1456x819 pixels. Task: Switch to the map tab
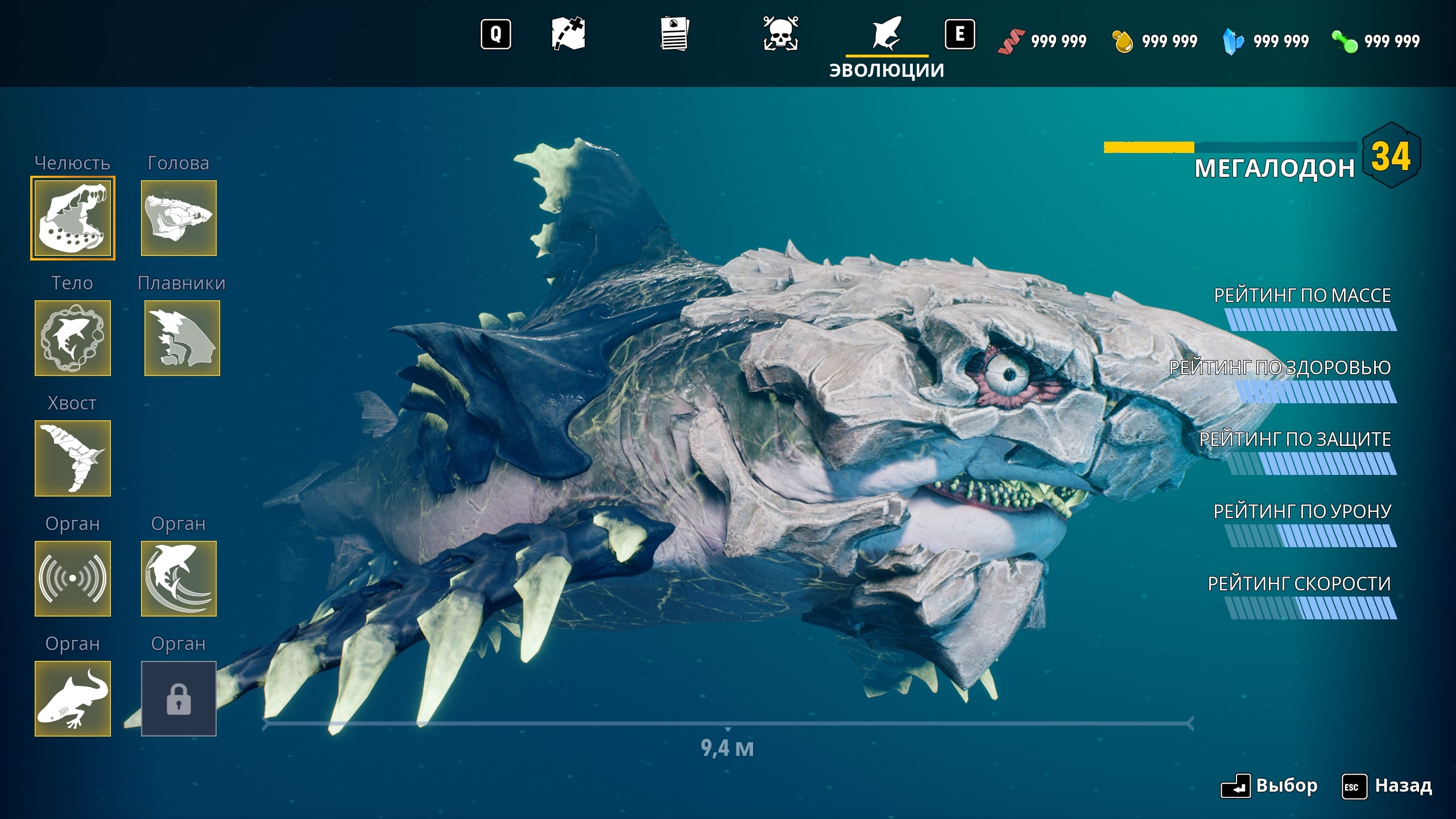coord(568,34)
